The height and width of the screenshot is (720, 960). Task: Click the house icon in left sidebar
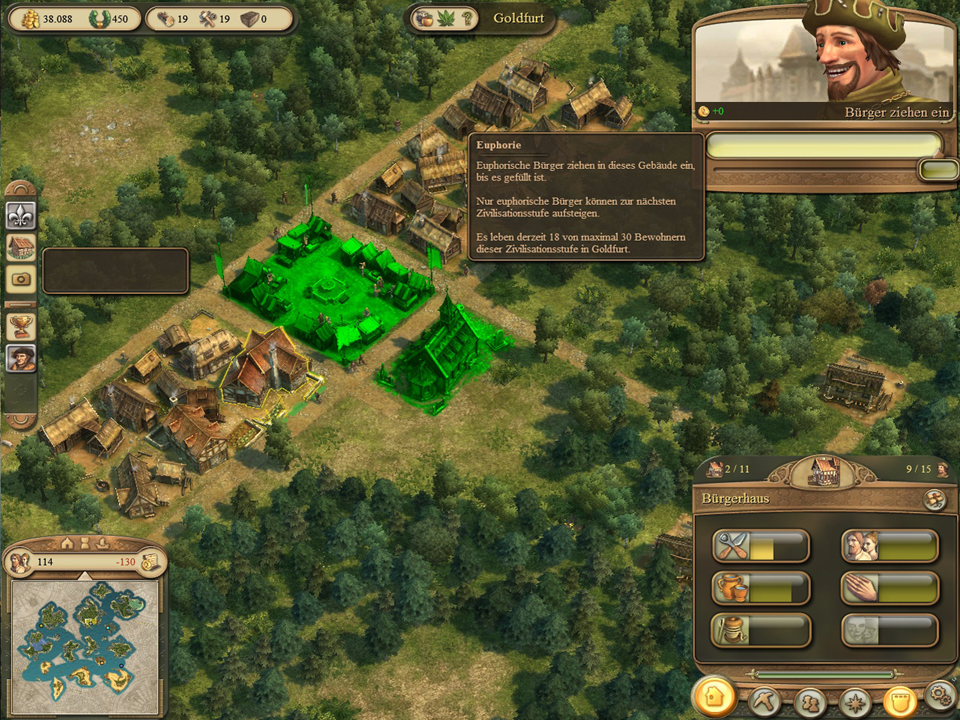[x=21, y=246]
